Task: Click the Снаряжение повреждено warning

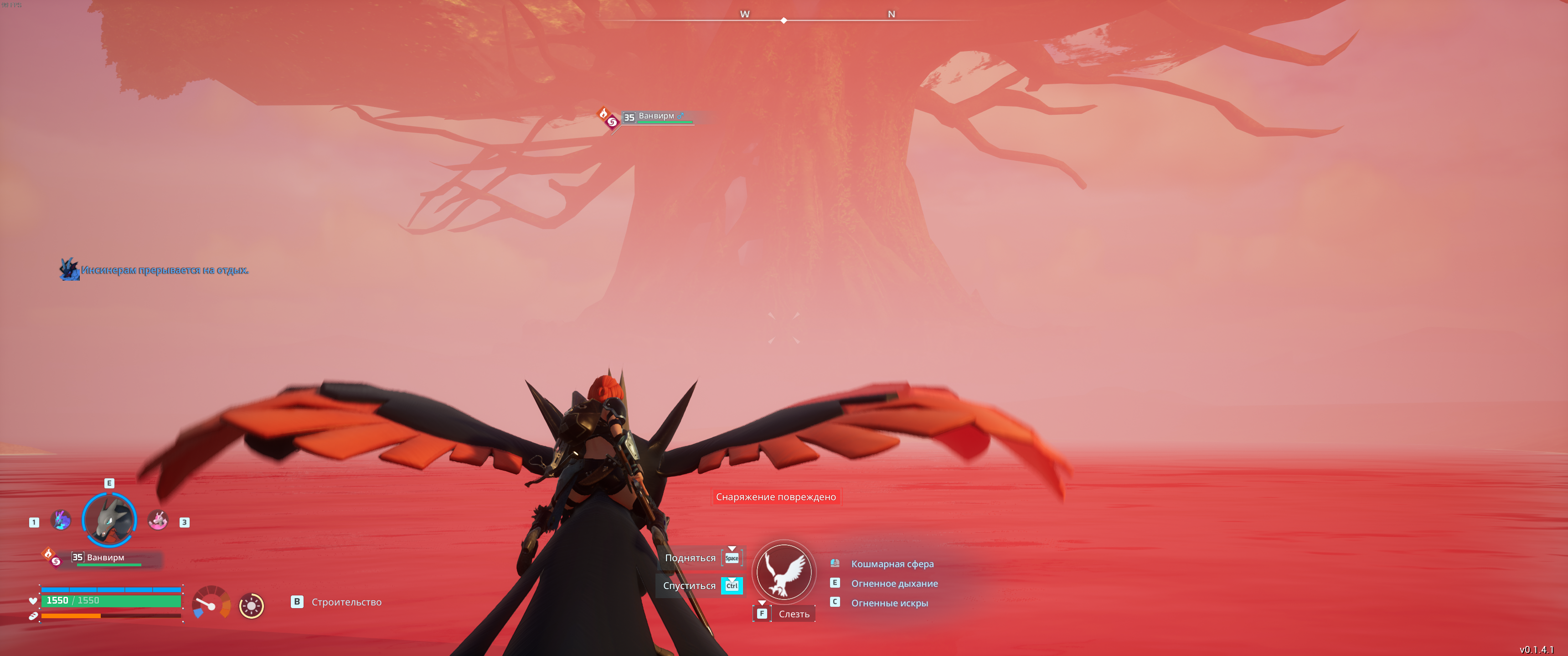Action: coord(775,497)
